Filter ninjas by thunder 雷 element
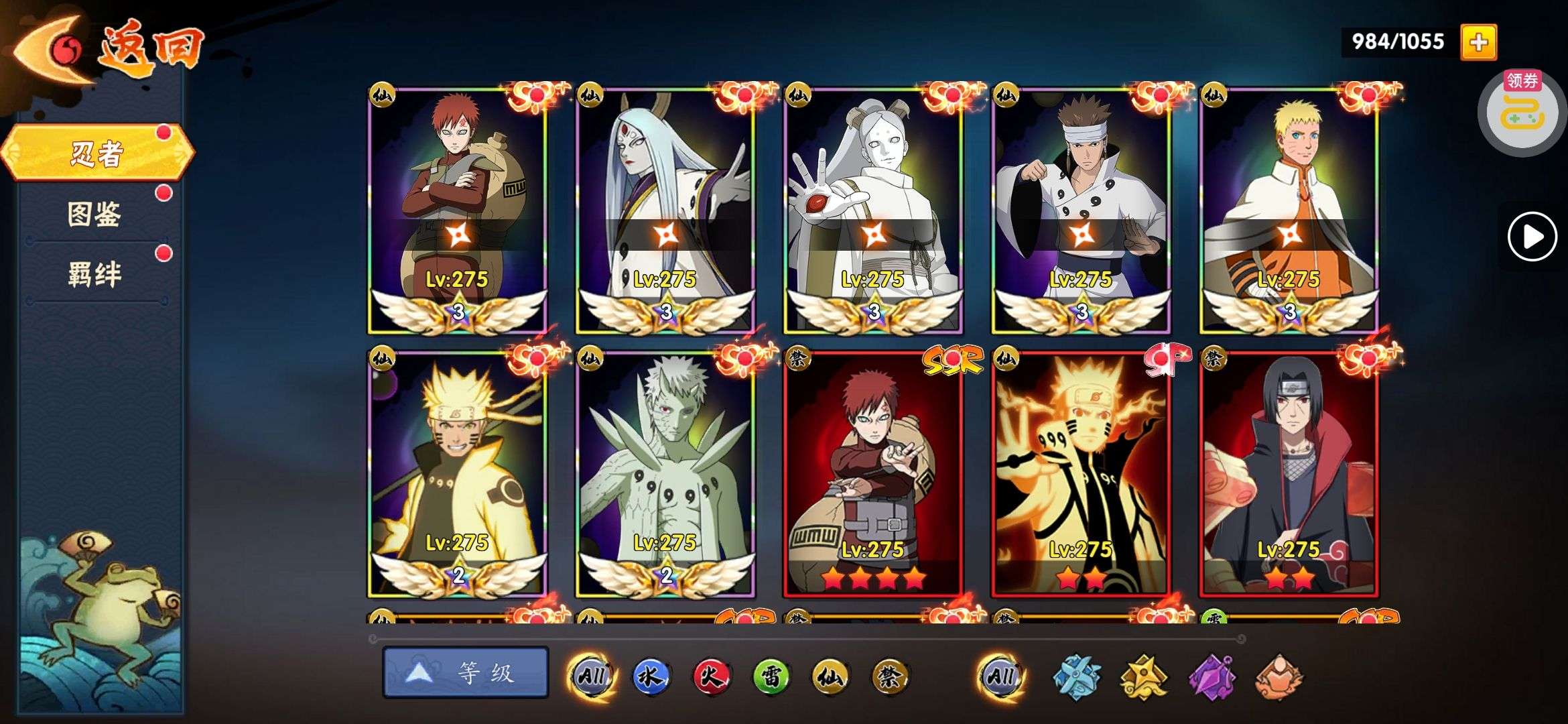Viewport: 1568px width, 724px height. tap(771, 676)
